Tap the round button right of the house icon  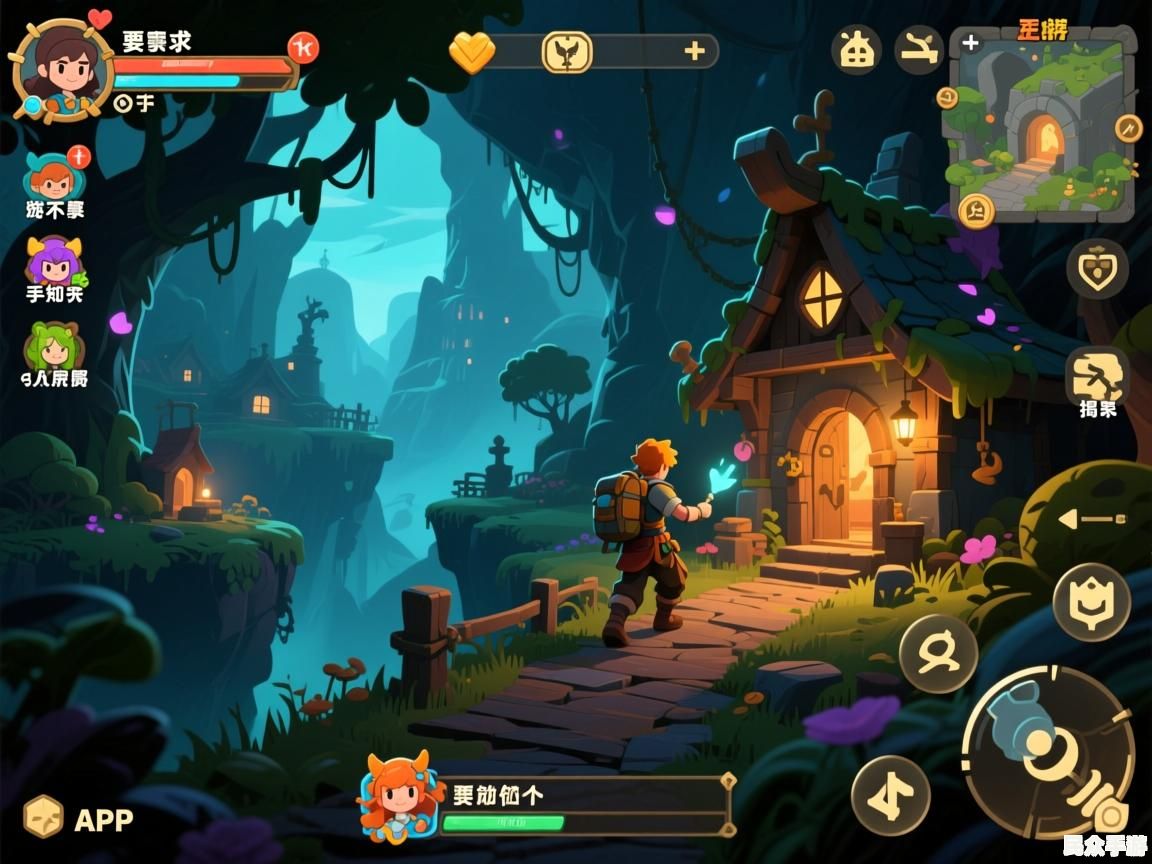pos(918,50)
